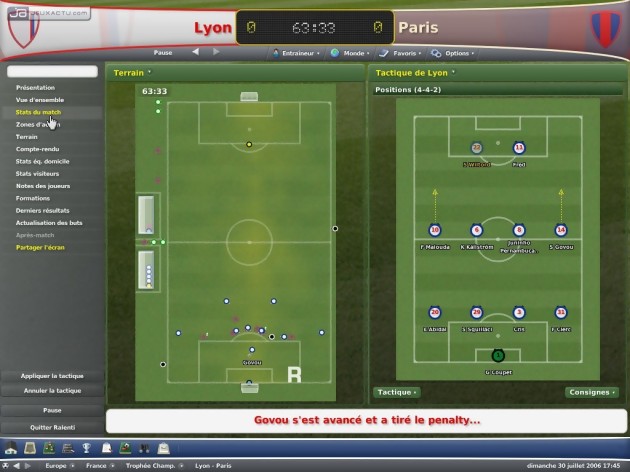Click Appliquer la tactique button
The image size is (630, 472).
pyautogui.click(x=51, y=376)
